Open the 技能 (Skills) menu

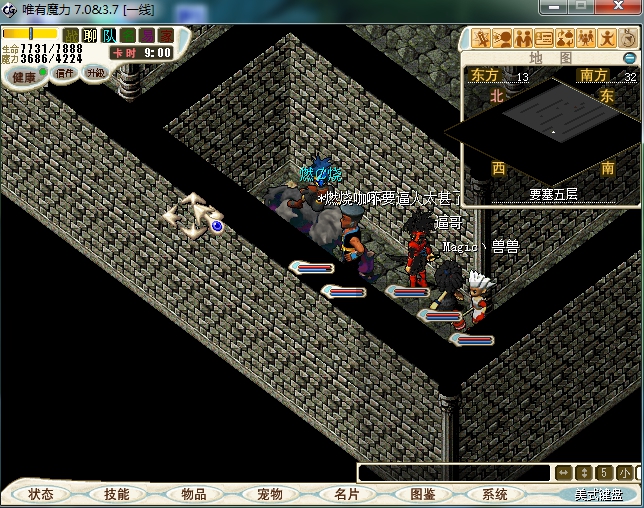(116, 494)
